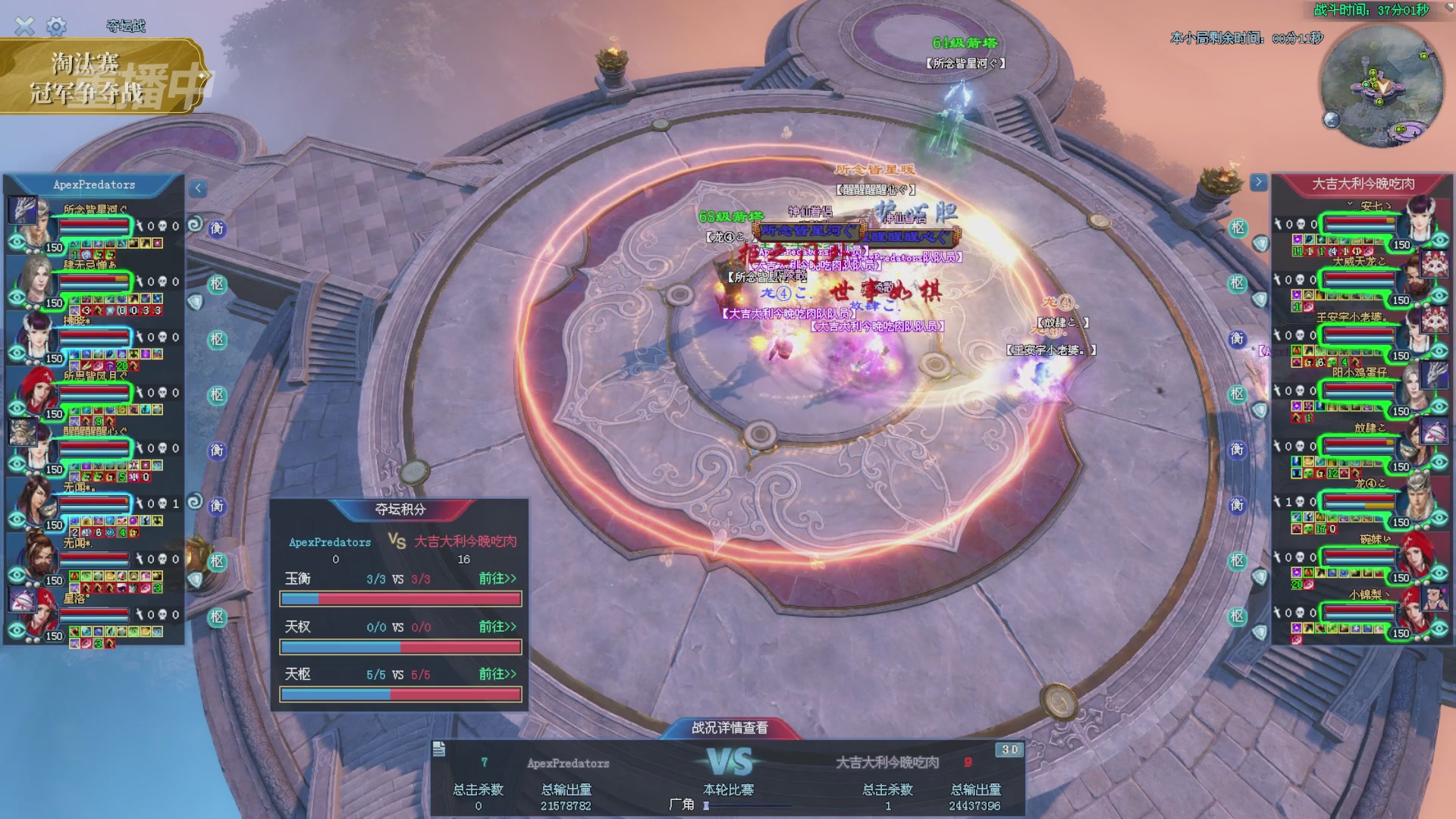
Task: Go to the 玉衡 altar via 前往
Action: tap(497, 579)
